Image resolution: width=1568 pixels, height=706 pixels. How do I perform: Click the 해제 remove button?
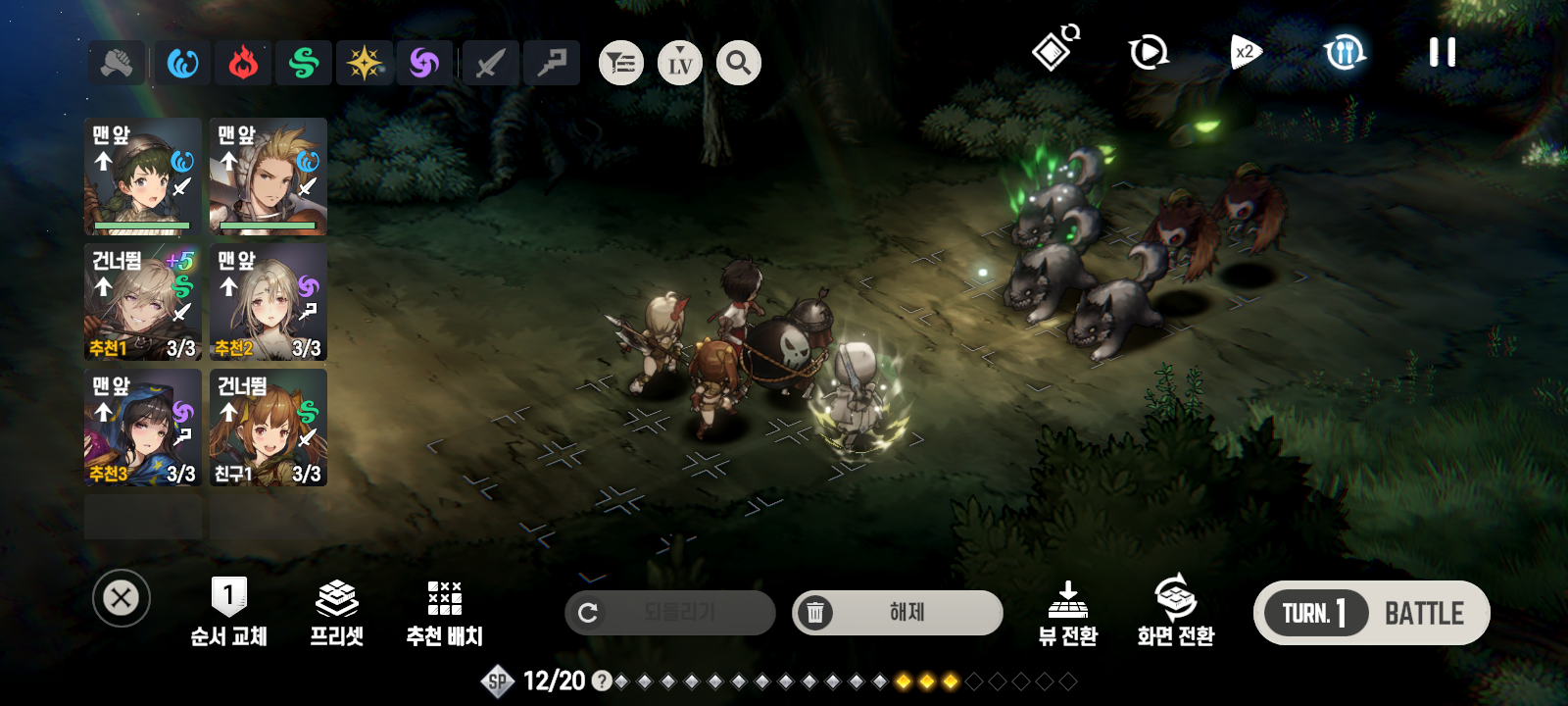tap(897, 612)
